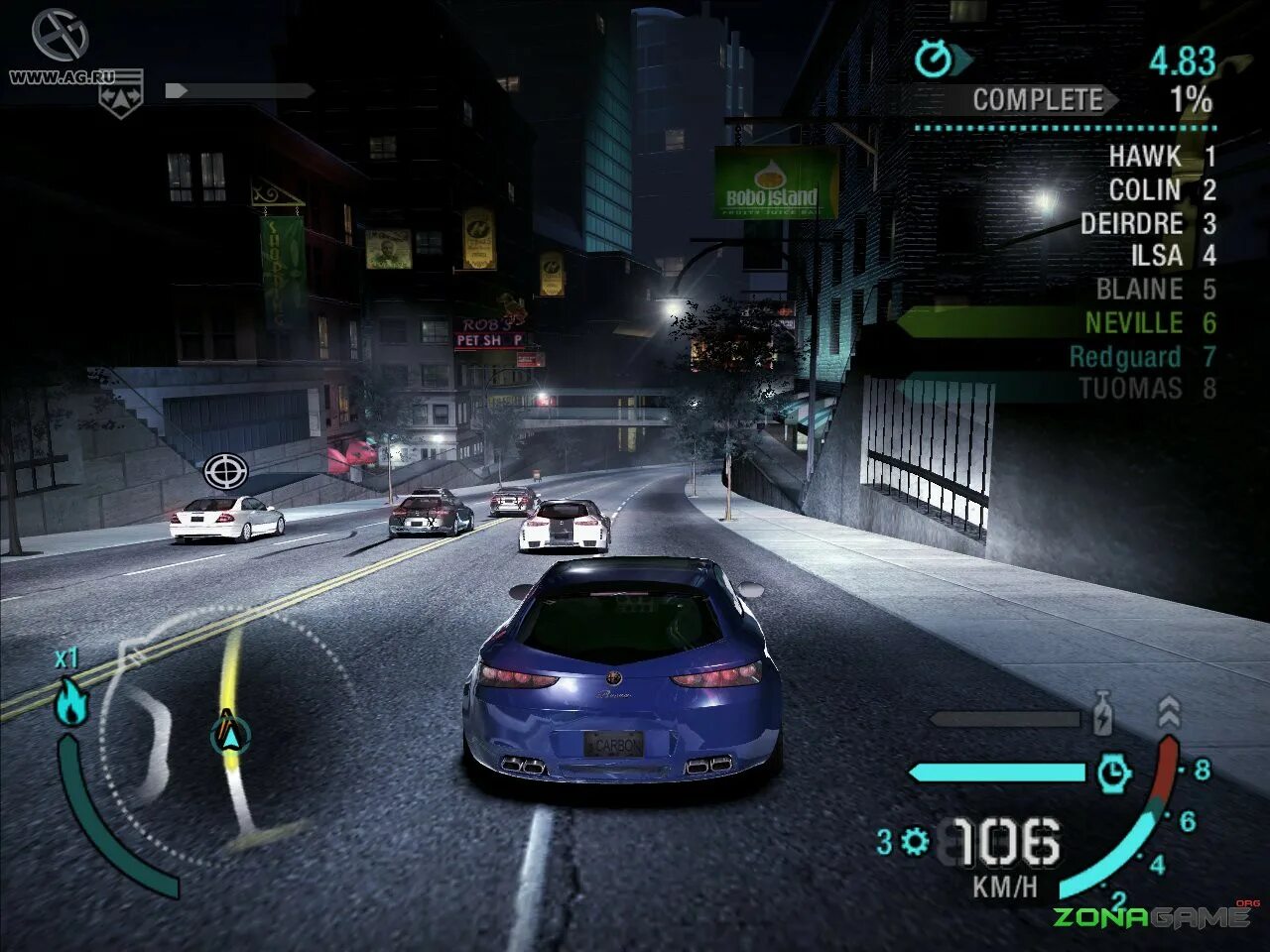Select TUOMAS in the standings list
The width and height of the screenshot is (1270, 952).
click(1131, 389)
